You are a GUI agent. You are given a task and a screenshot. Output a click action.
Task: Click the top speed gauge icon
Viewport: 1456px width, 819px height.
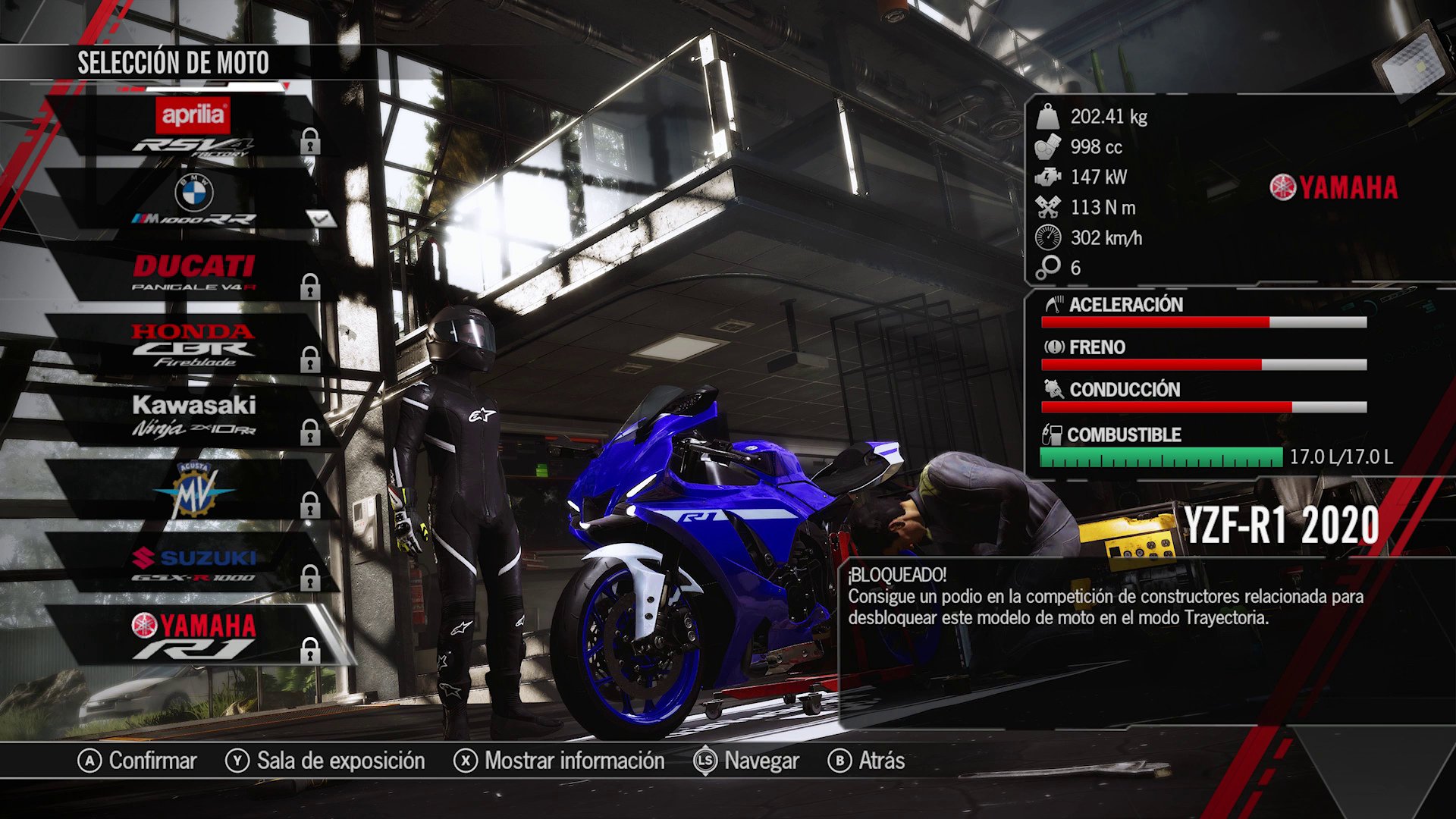point(1048,237)
